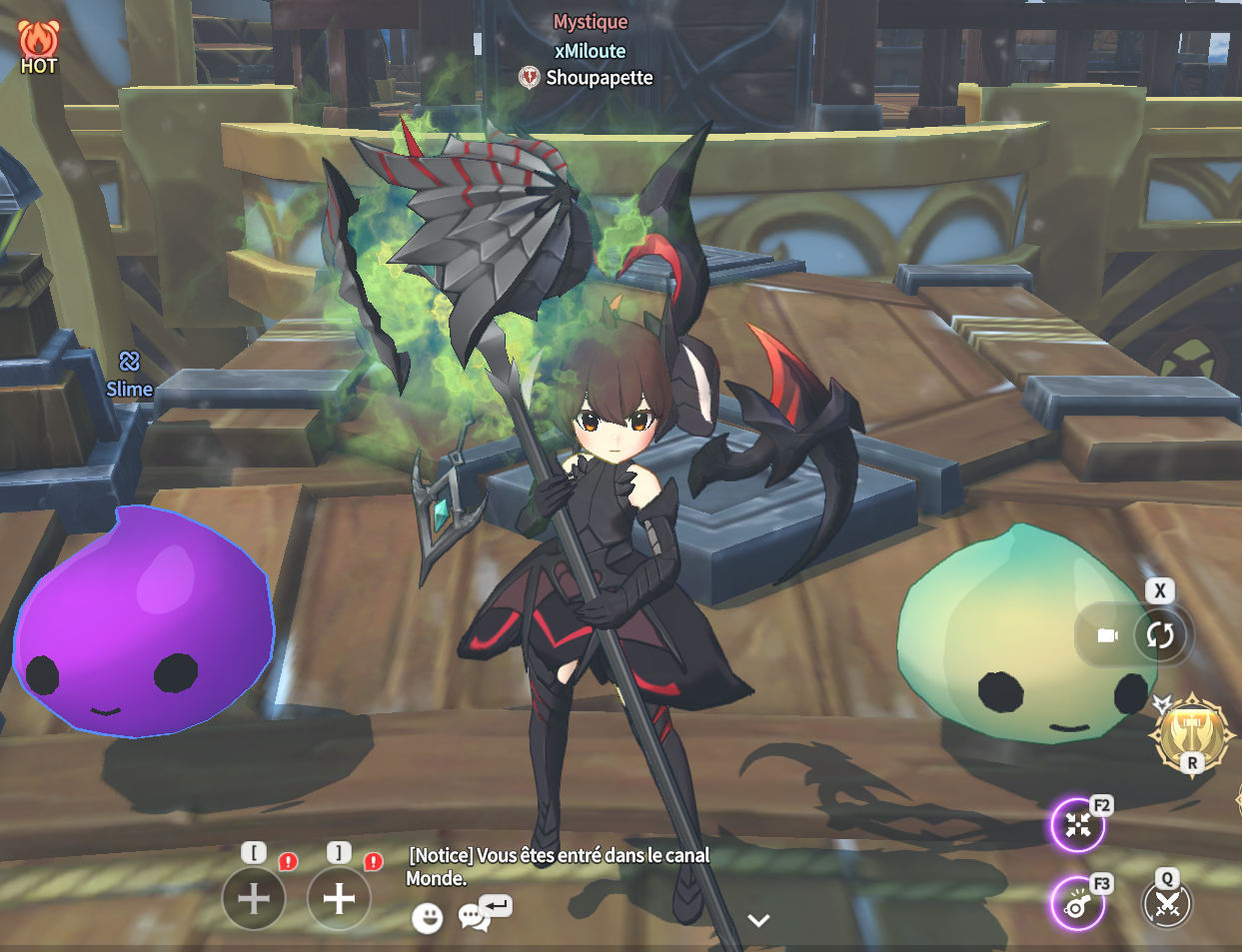Image resolution: width=1242 pixels, height=952 pixels.
Task: Open the smiley emote menu
Action: click(427, 917)
